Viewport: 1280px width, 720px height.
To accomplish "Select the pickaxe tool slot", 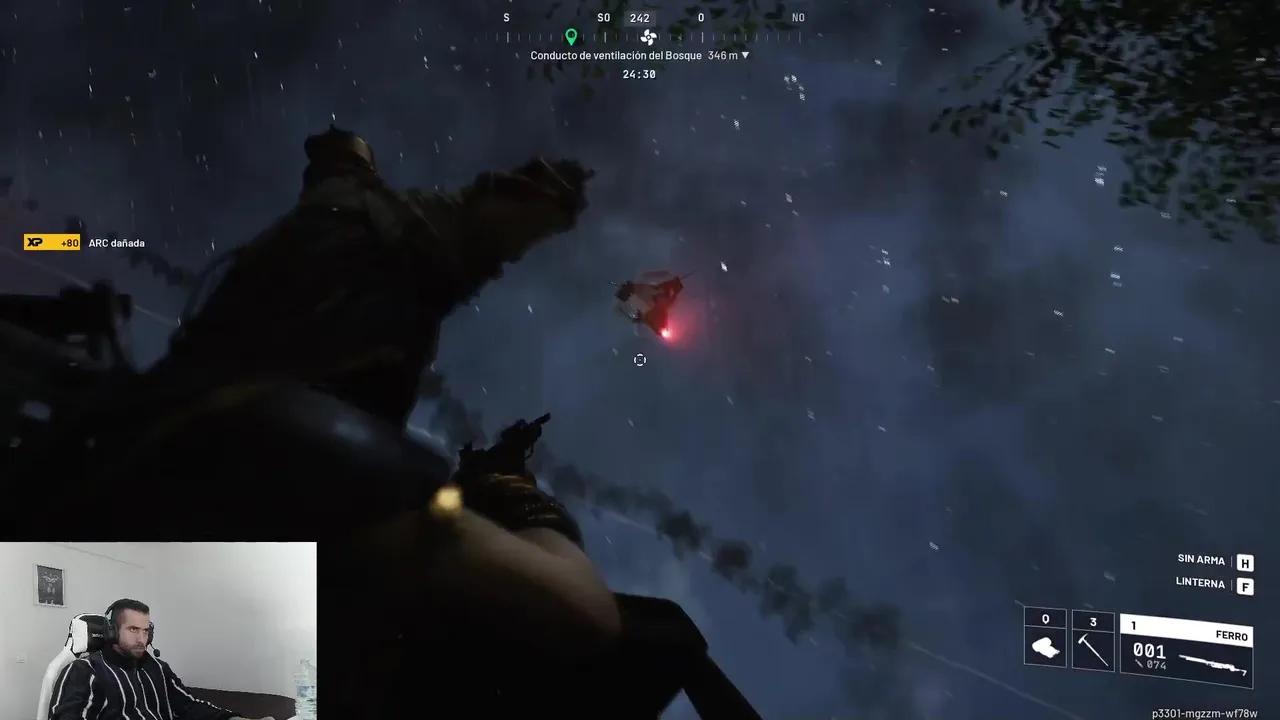I will [x=1094, y=645].
